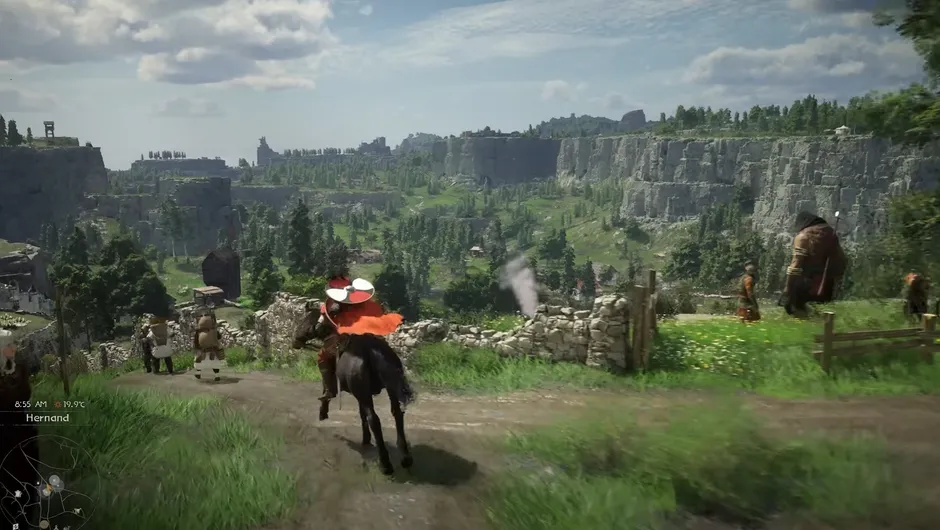
Task: Select the Hernand location label
Action: click(48, 417)
